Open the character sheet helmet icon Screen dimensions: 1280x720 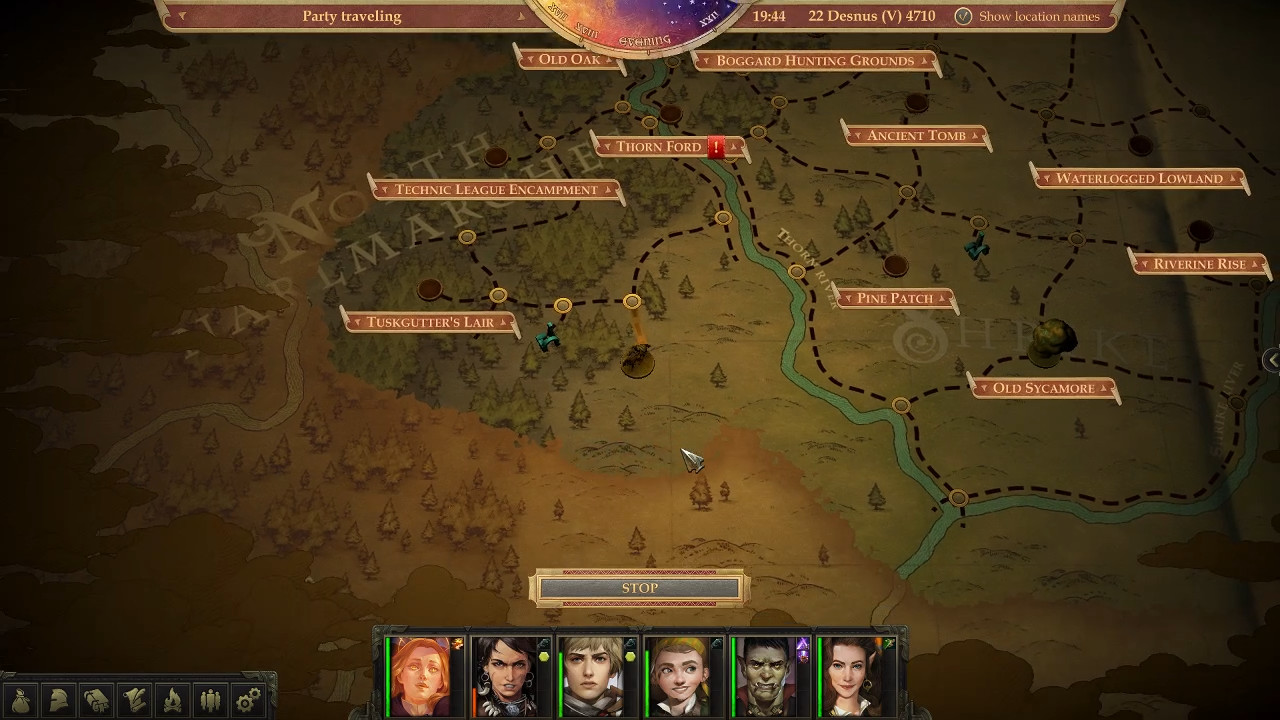point(59,699)
